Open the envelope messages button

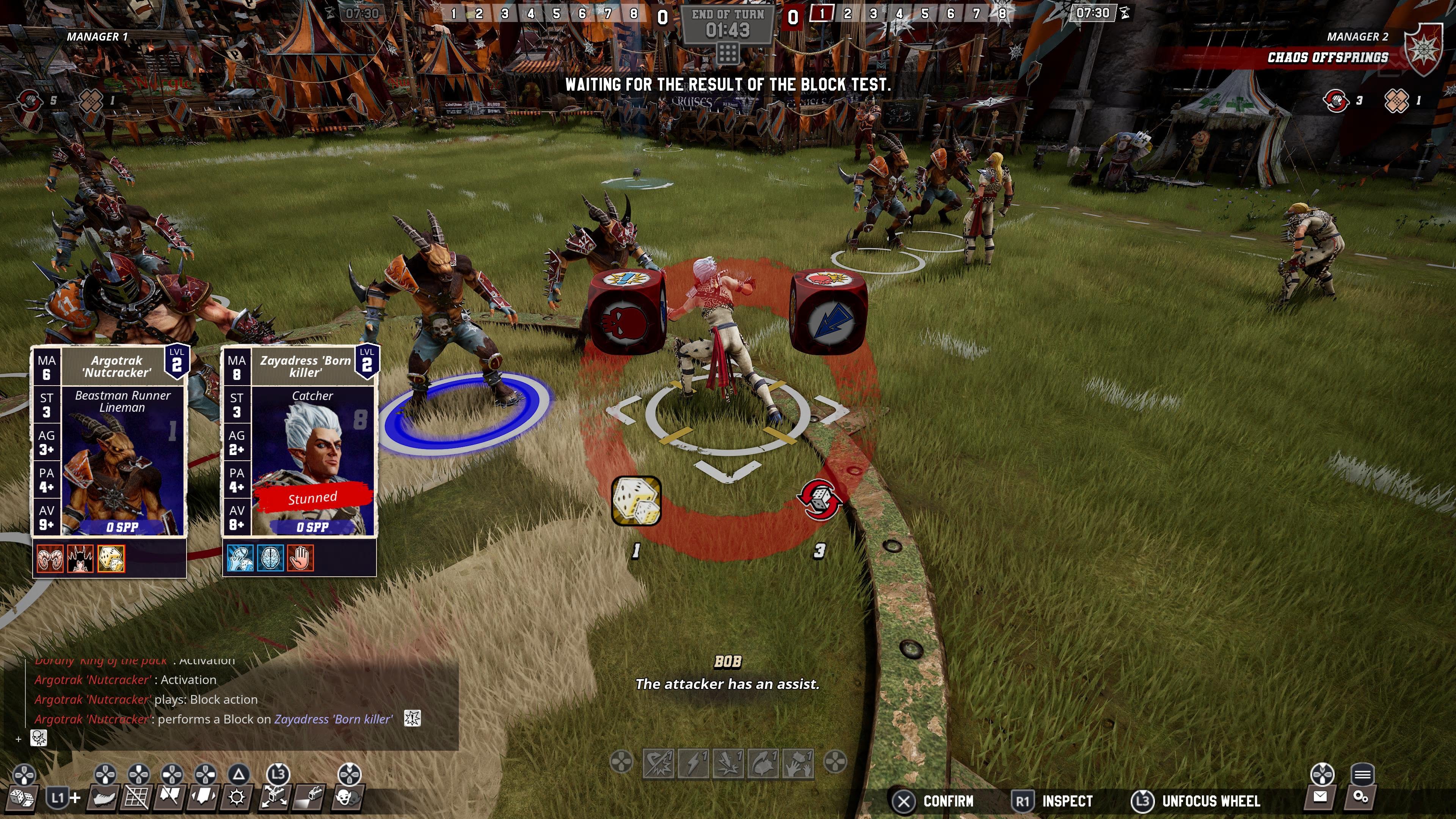(x=1320, y=797)
